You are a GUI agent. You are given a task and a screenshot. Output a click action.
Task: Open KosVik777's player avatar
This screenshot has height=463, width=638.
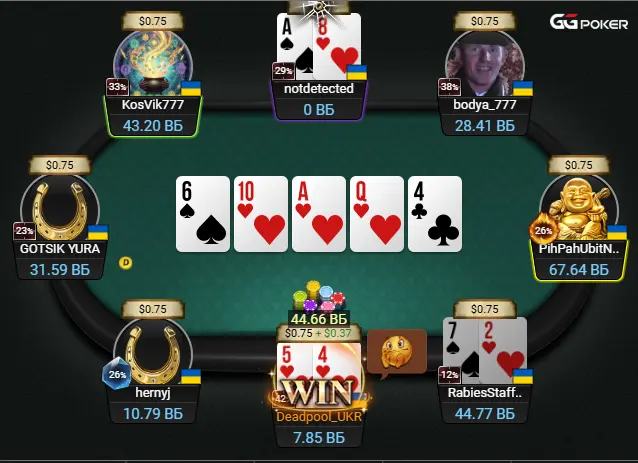[153, 62]
